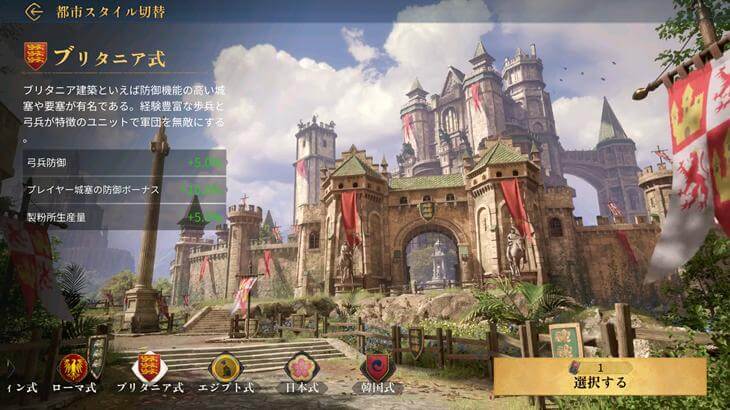Select the 韓国式 city style
This screenshot has width=730, height=410.
[x=376, y=368]
